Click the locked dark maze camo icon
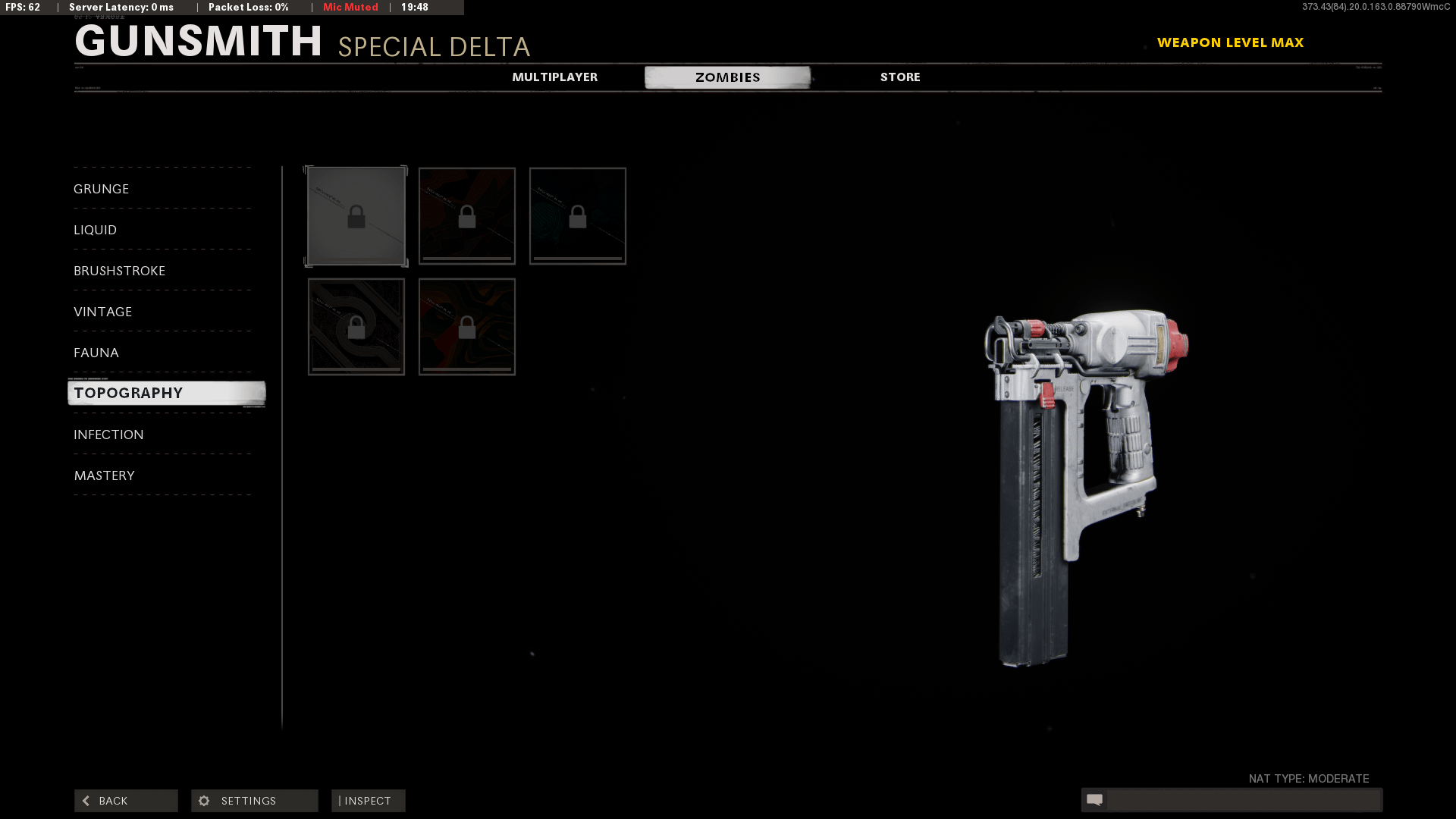 point(356,326)
